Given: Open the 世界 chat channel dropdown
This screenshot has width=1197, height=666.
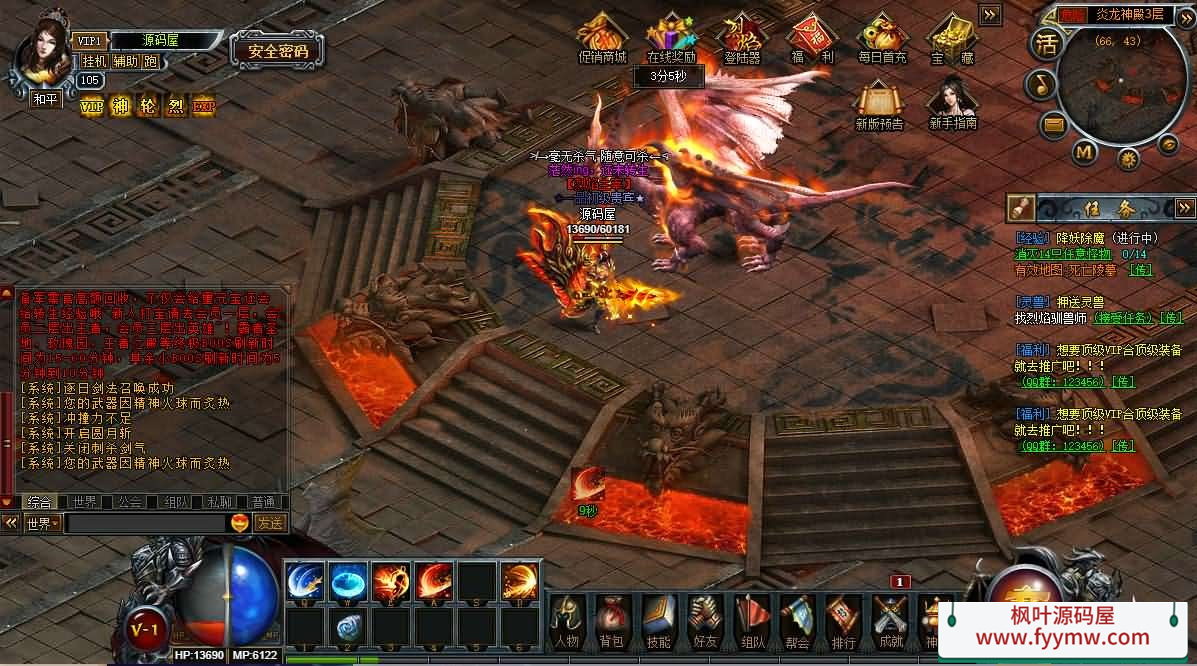Looking at the screenshot, I should [43, 523].
